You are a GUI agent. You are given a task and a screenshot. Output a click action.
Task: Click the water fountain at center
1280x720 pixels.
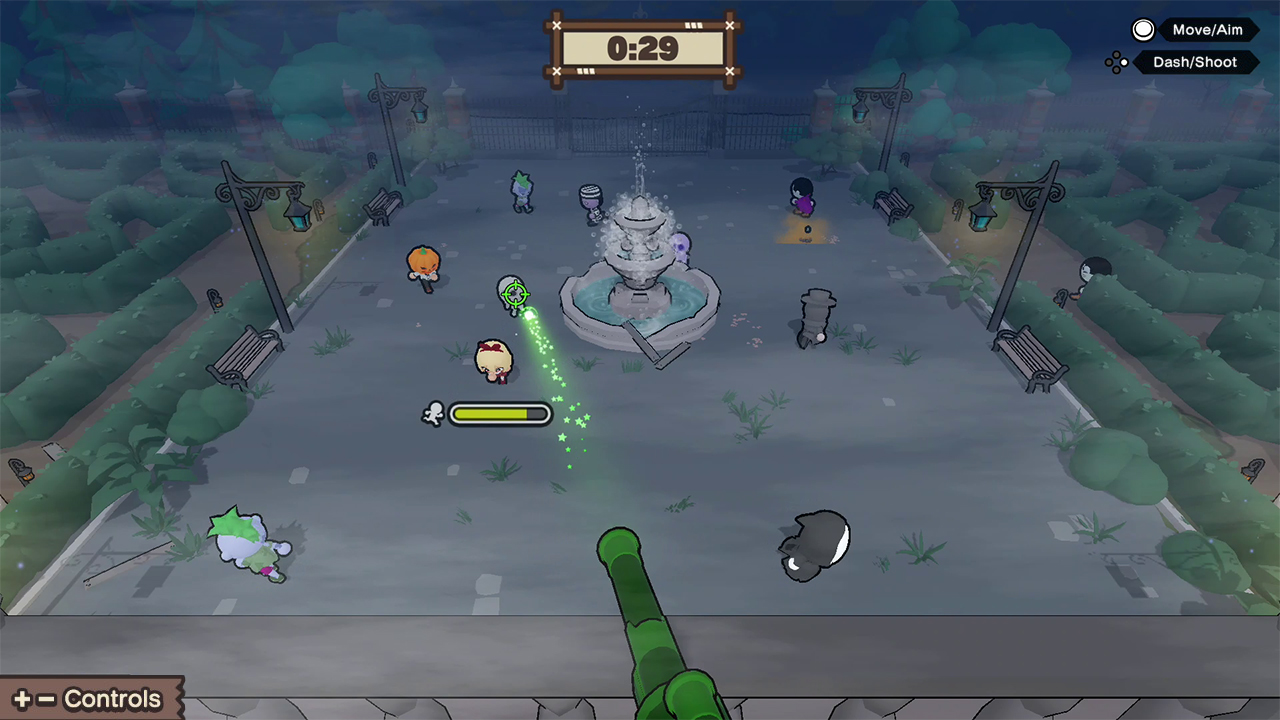(x=640, y=270)
